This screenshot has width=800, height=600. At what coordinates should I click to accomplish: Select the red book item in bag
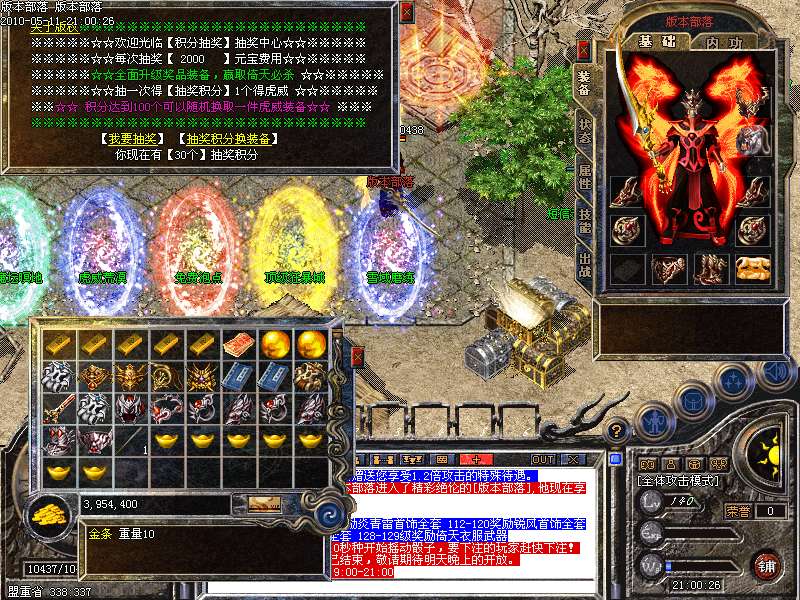coord(237,344)
